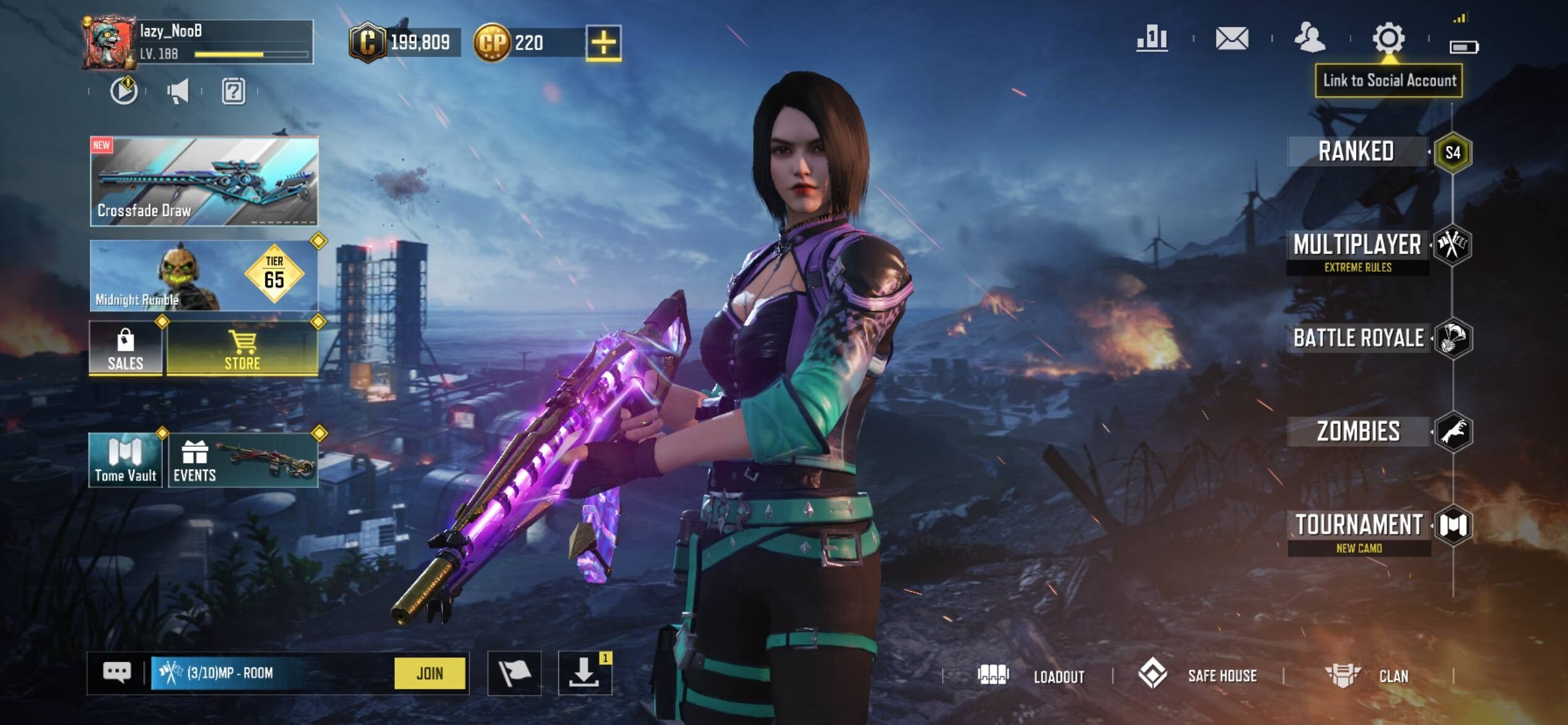
Task: Join the MP room
Action: (430, 673)
